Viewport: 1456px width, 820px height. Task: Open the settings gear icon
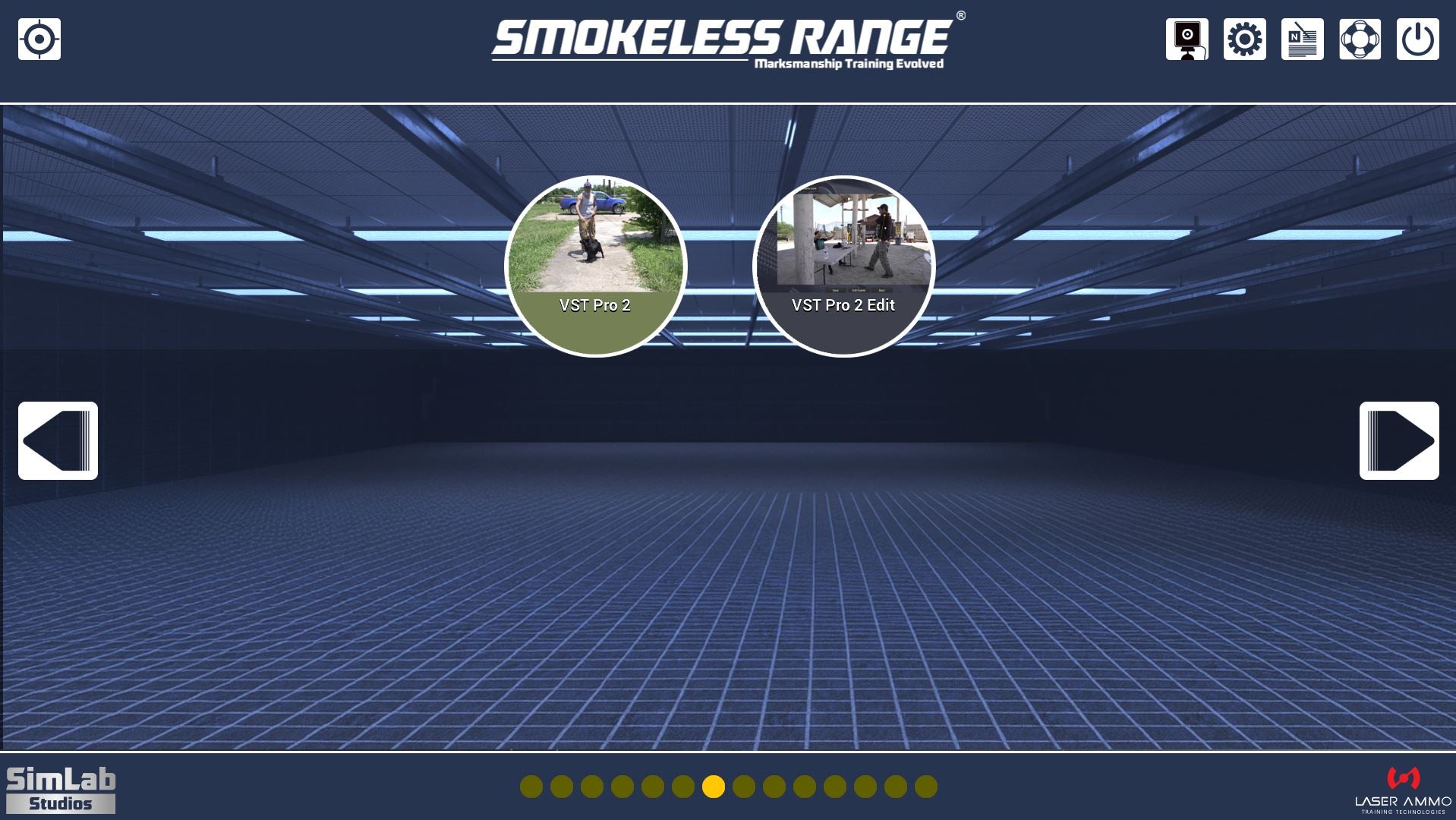[x=1245, y=40]
